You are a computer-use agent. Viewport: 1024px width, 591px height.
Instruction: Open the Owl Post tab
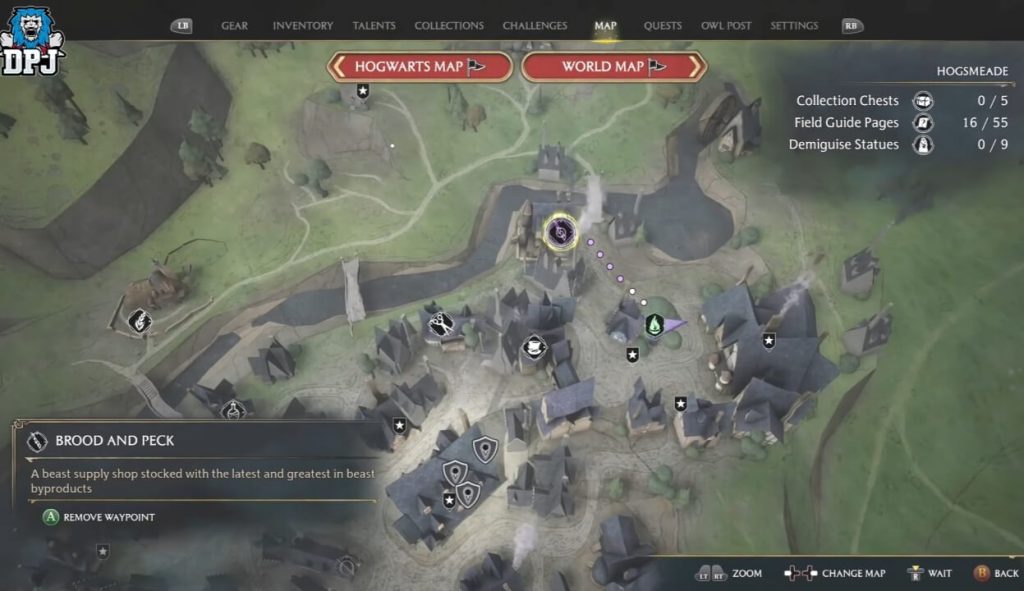tap(726, 26)
